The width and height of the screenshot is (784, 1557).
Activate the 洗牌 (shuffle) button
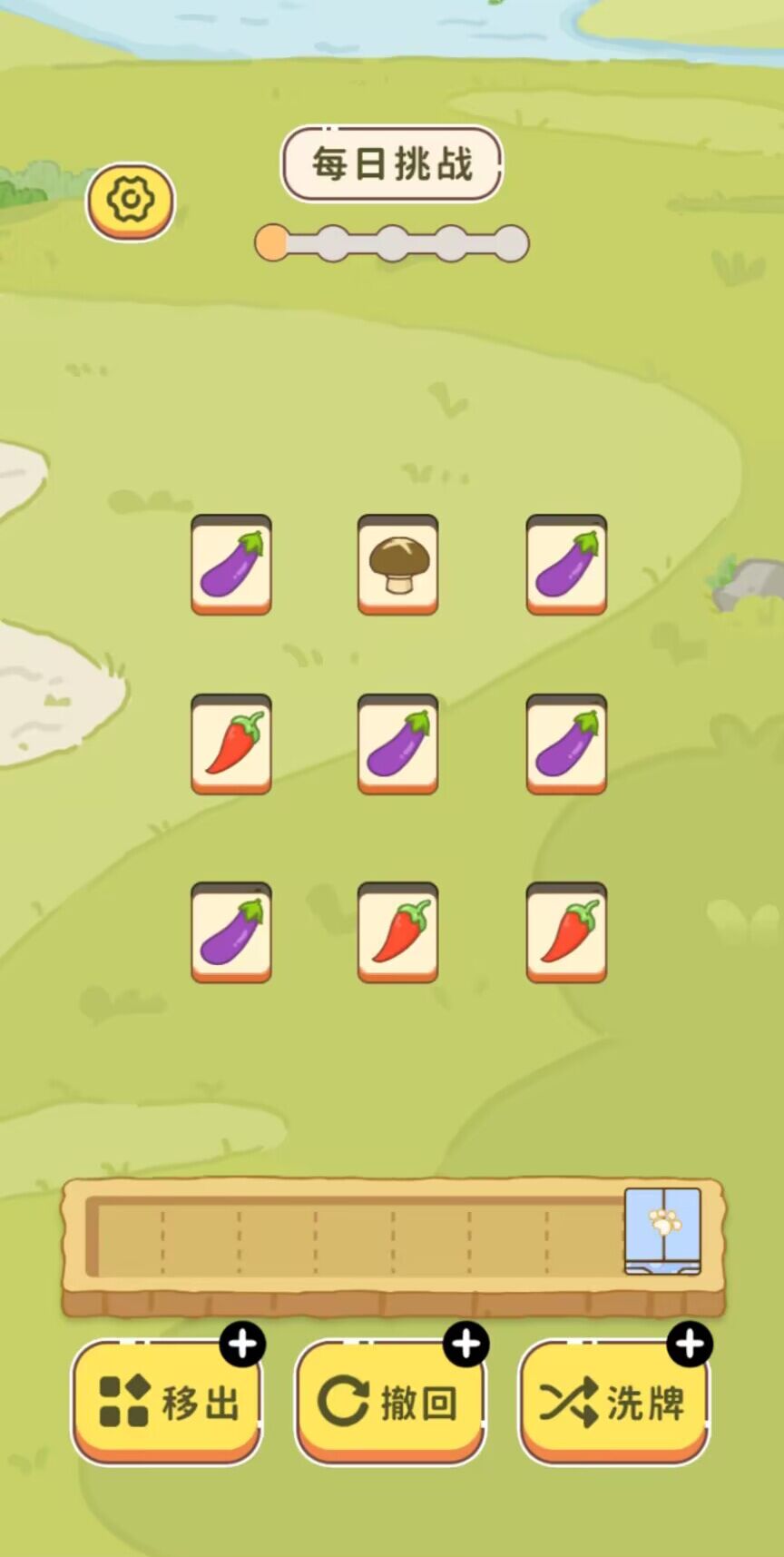click(x=613, y=1402)
